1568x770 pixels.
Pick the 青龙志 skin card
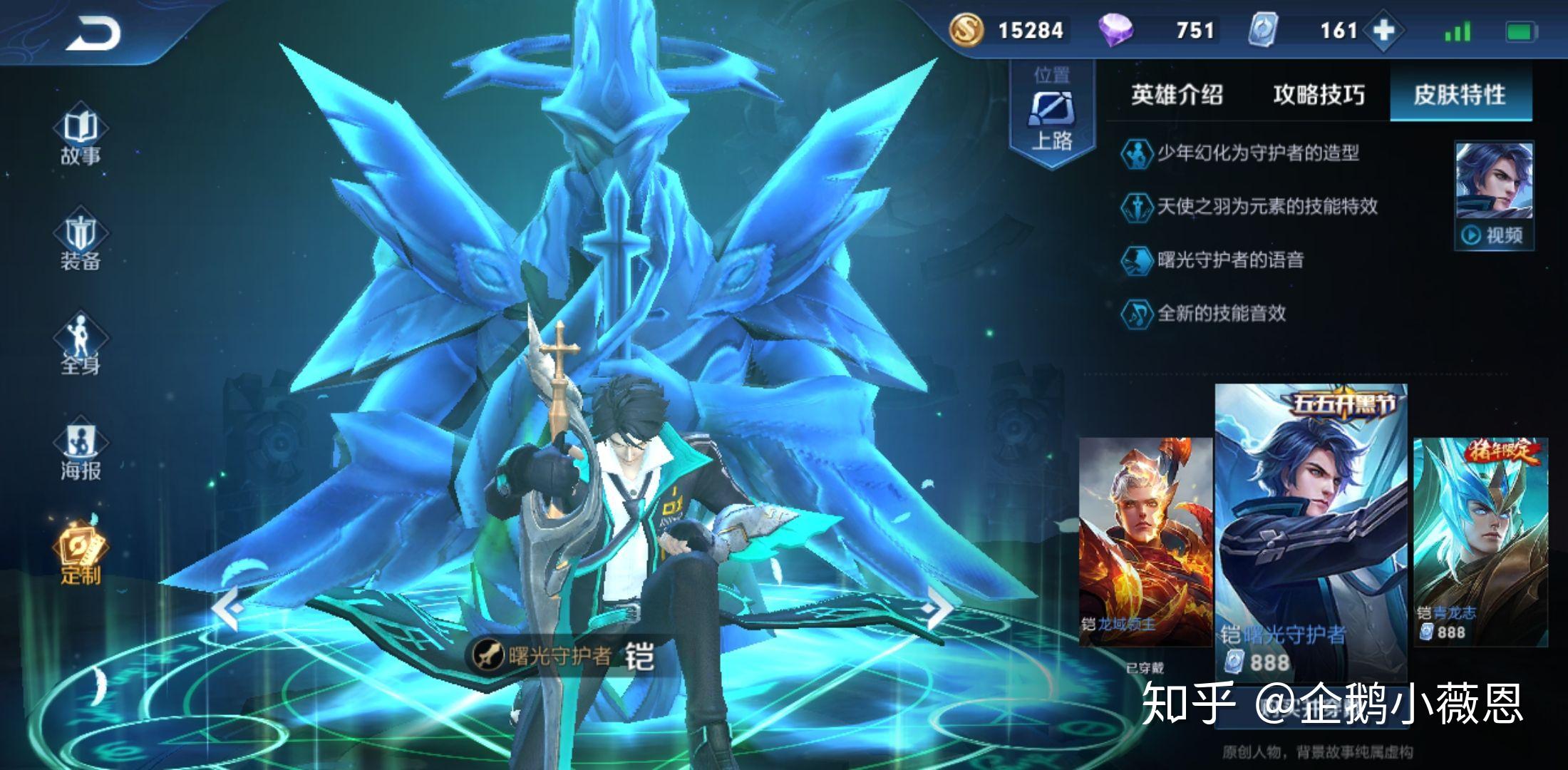[1480, 542]
